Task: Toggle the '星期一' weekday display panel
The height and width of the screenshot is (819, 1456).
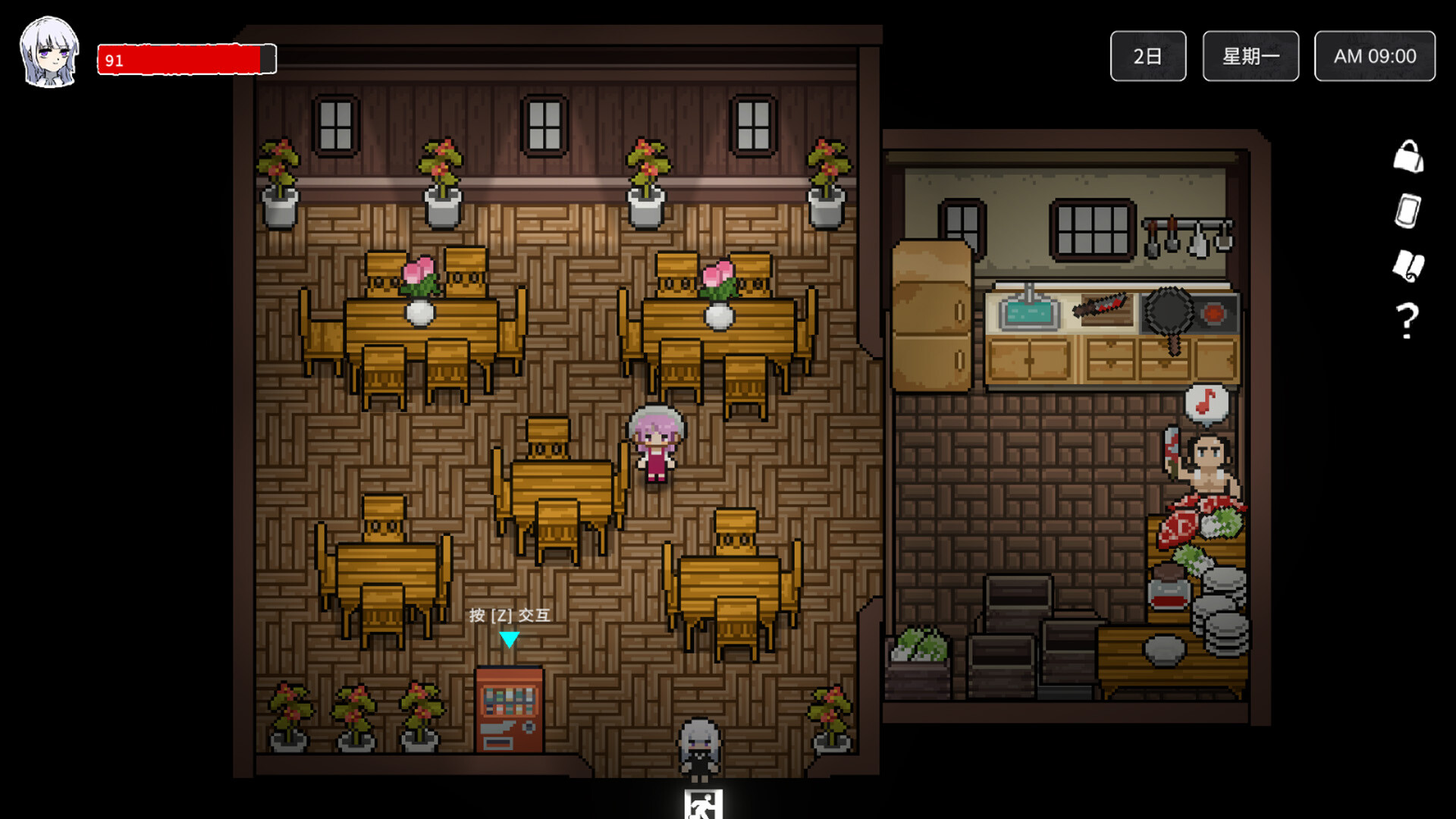Action: [x=1250, y=55]
